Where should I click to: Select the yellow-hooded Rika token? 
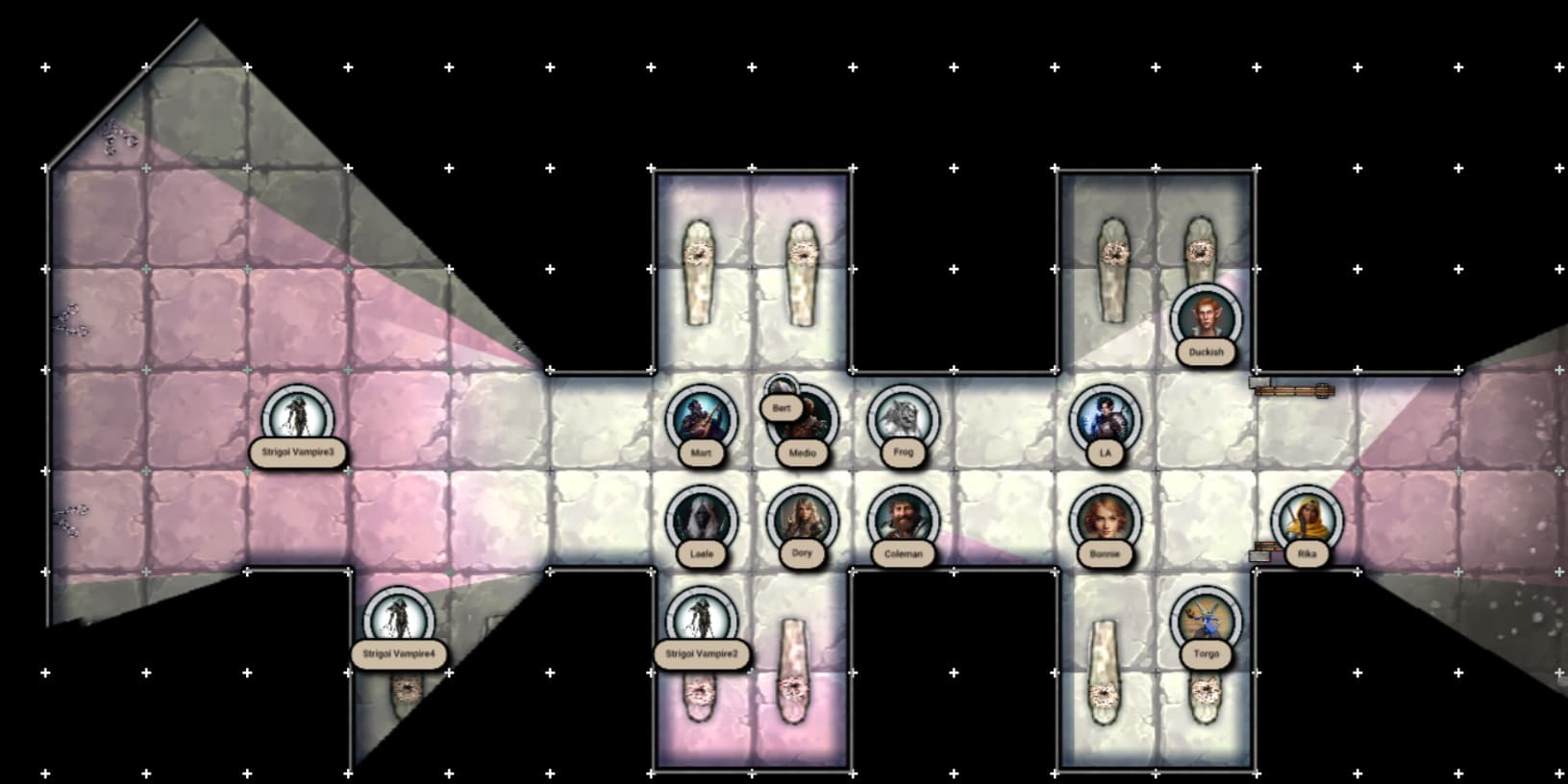click(1307, 520)
